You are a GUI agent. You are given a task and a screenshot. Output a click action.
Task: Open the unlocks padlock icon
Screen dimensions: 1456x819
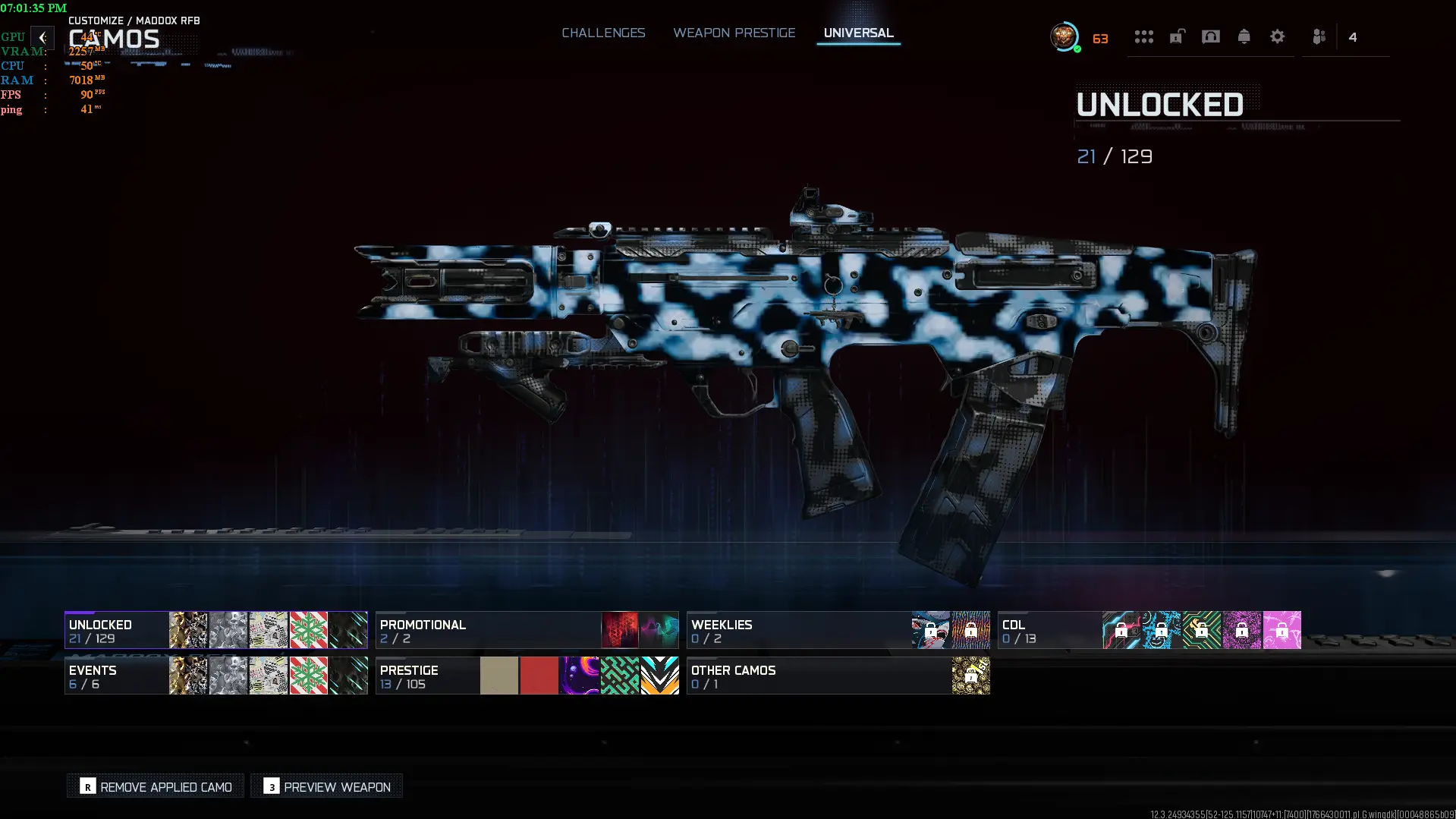1177,36
